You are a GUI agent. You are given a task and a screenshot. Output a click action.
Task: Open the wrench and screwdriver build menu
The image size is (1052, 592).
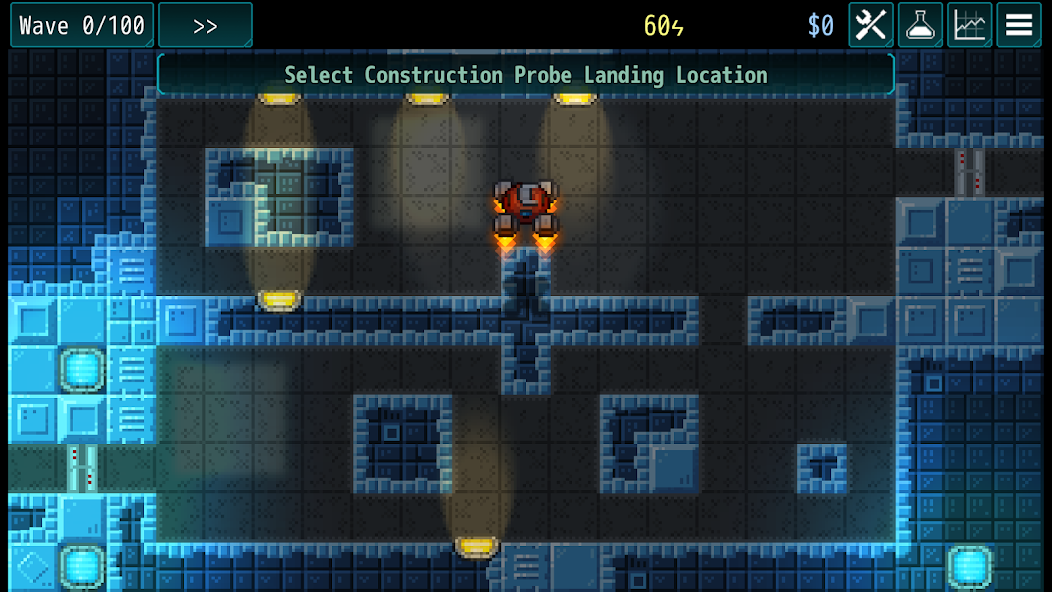click(871, 25)
